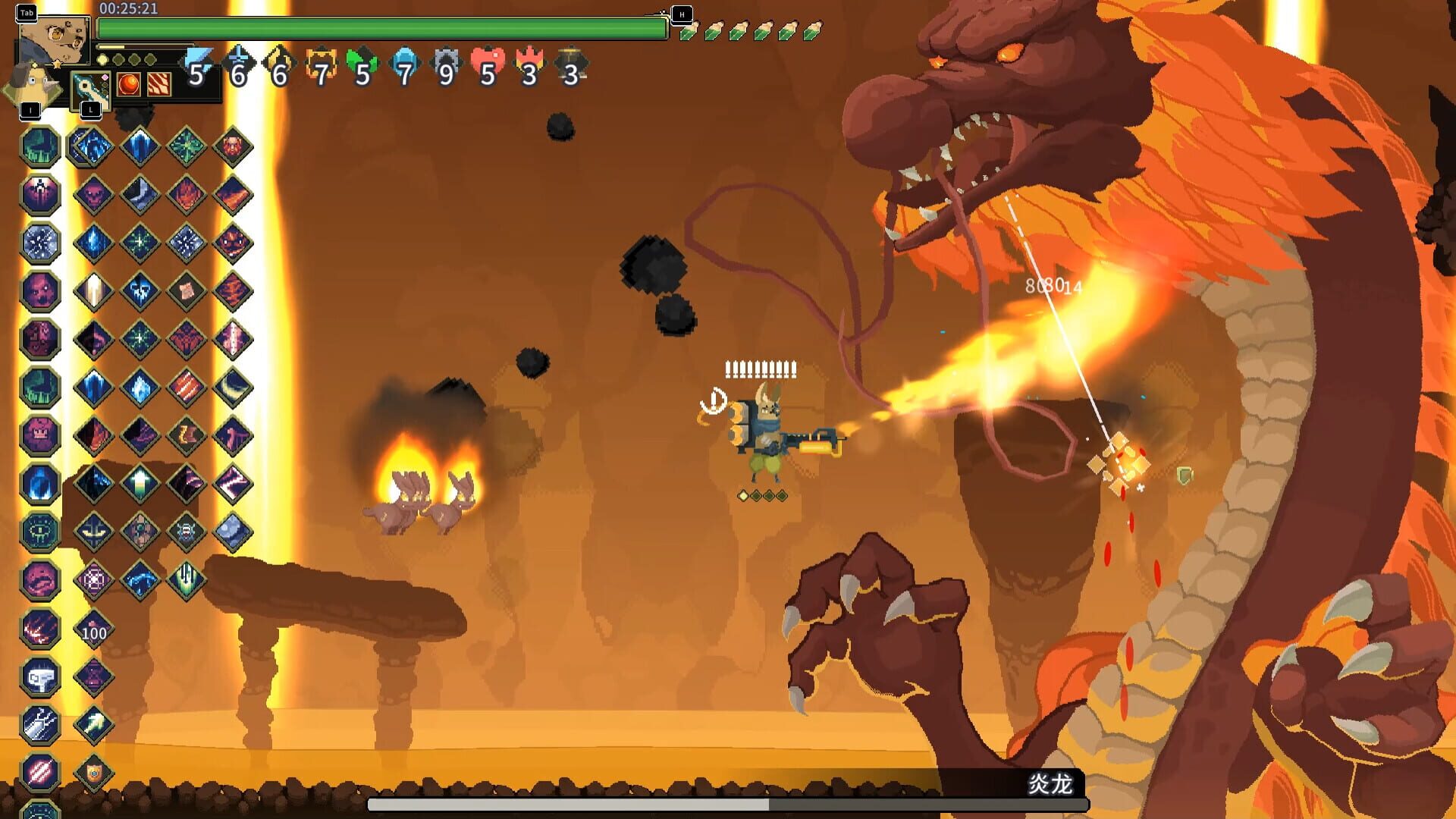
Task: Toggle the green starburst buff diamond icon
Action: click(188, 147)
